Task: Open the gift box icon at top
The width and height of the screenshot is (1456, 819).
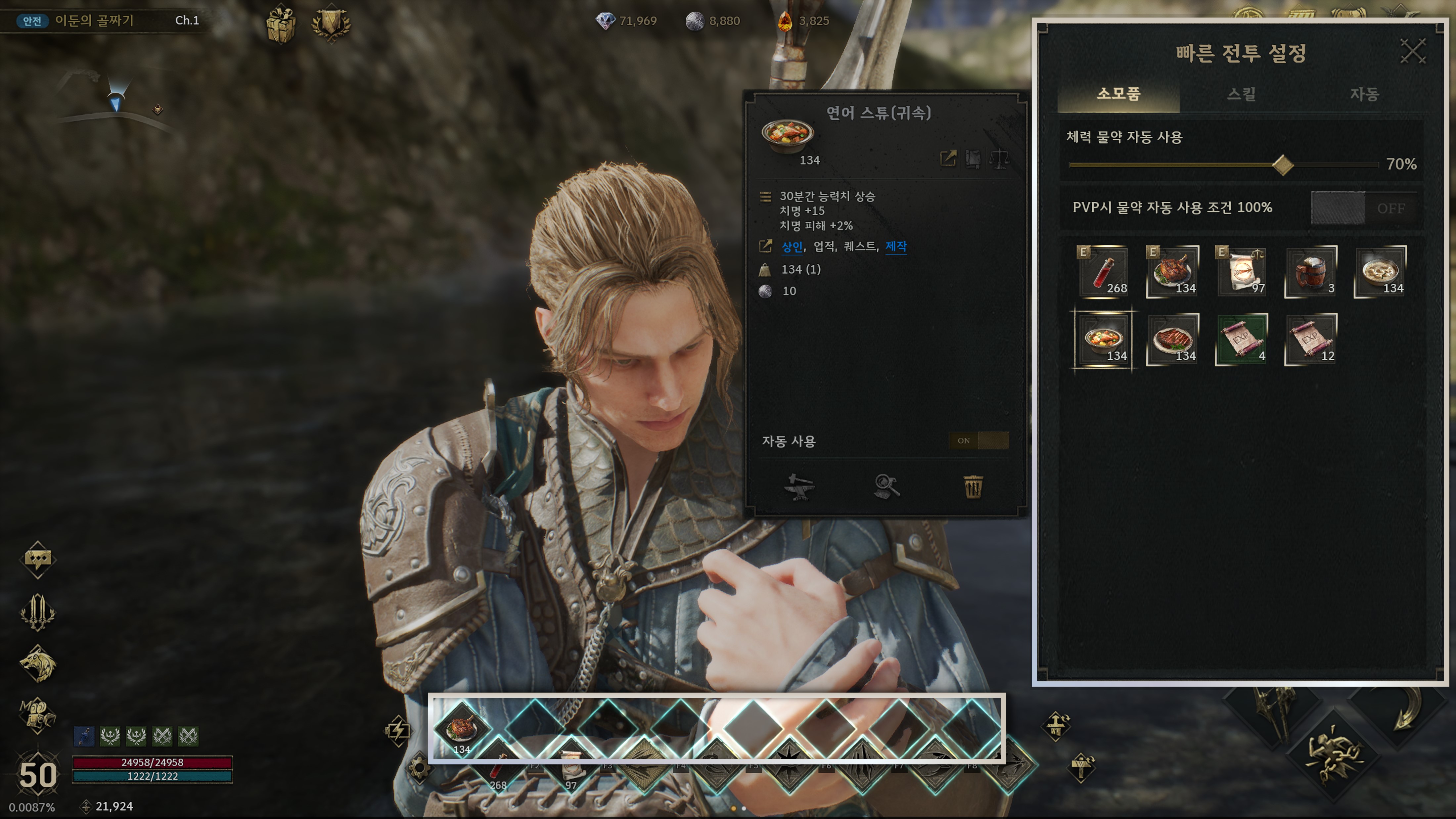Action: click(281, 25)
